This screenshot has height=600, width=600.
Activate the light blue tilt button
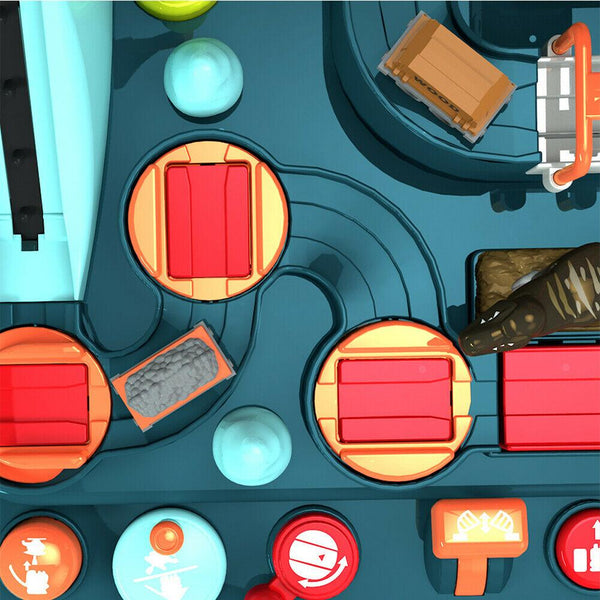click(167, 558)
